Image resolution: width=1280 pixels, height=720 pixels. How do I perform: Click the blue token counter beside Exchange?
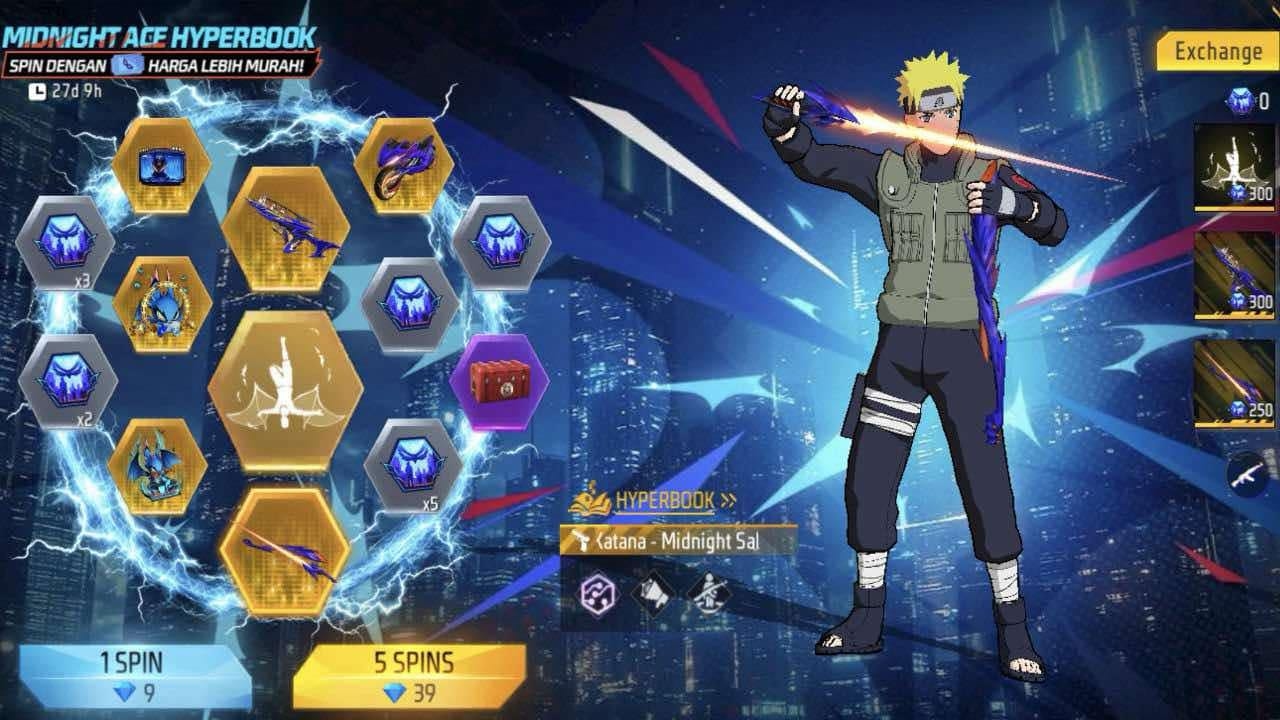(1240, 98)
